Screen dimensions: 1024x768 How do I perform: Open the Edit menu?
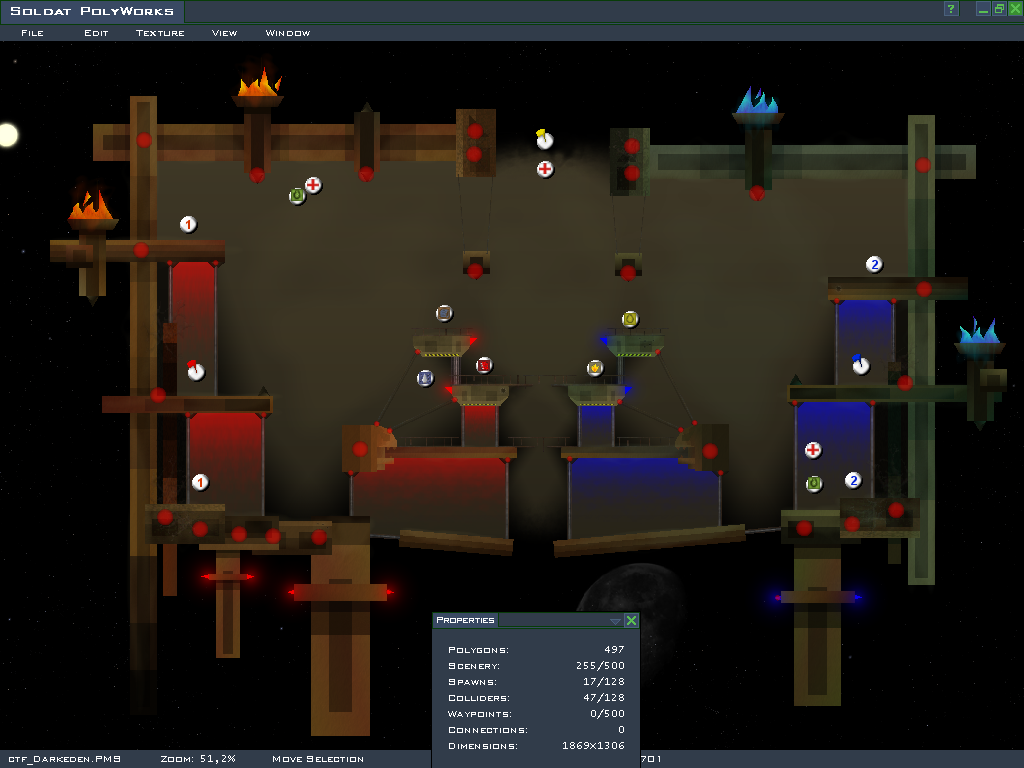click(x=96, y=33)
